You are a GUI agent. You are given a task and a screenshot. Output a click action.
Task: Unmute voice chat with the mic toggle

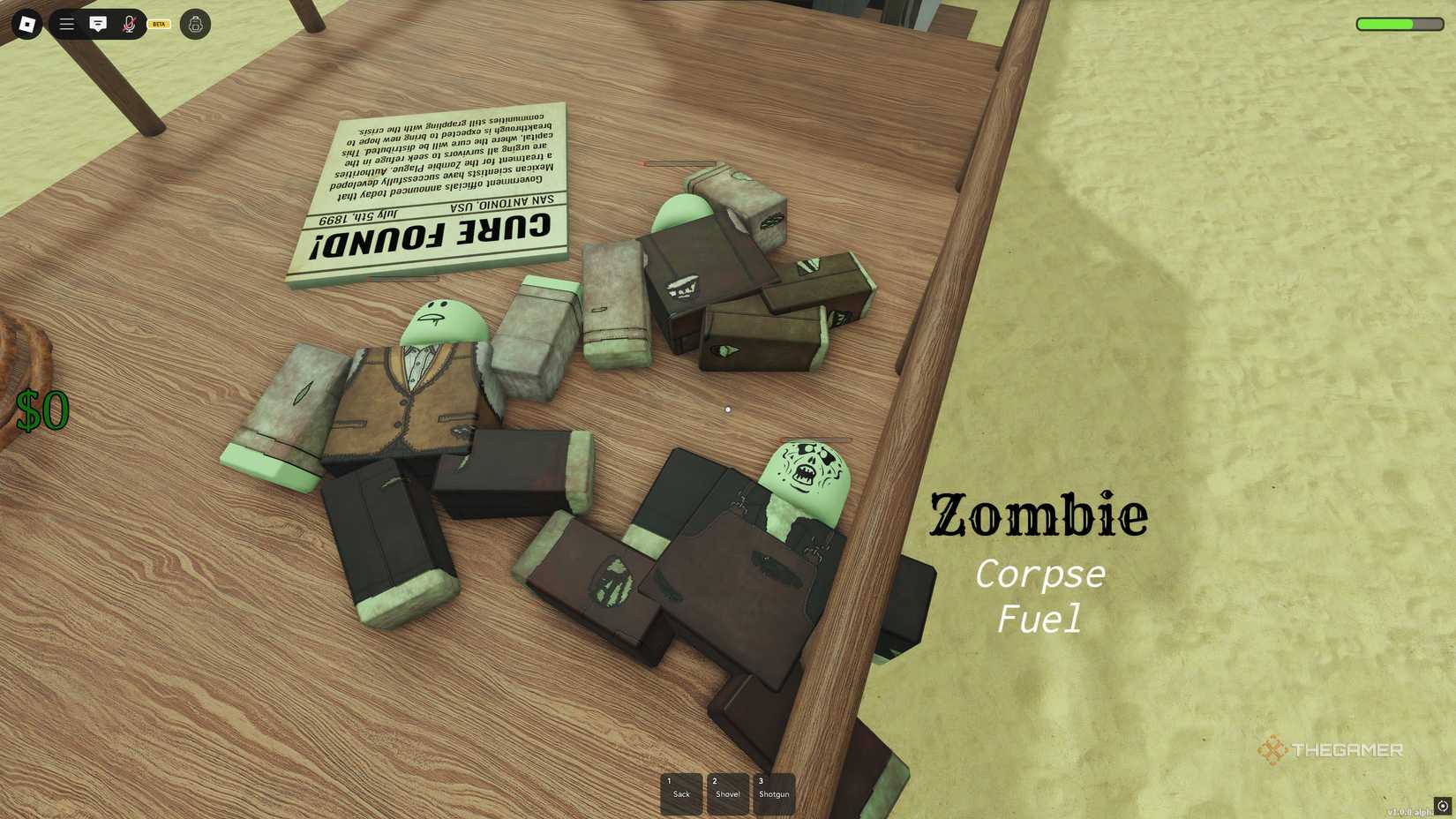click(x=130, y=24)
